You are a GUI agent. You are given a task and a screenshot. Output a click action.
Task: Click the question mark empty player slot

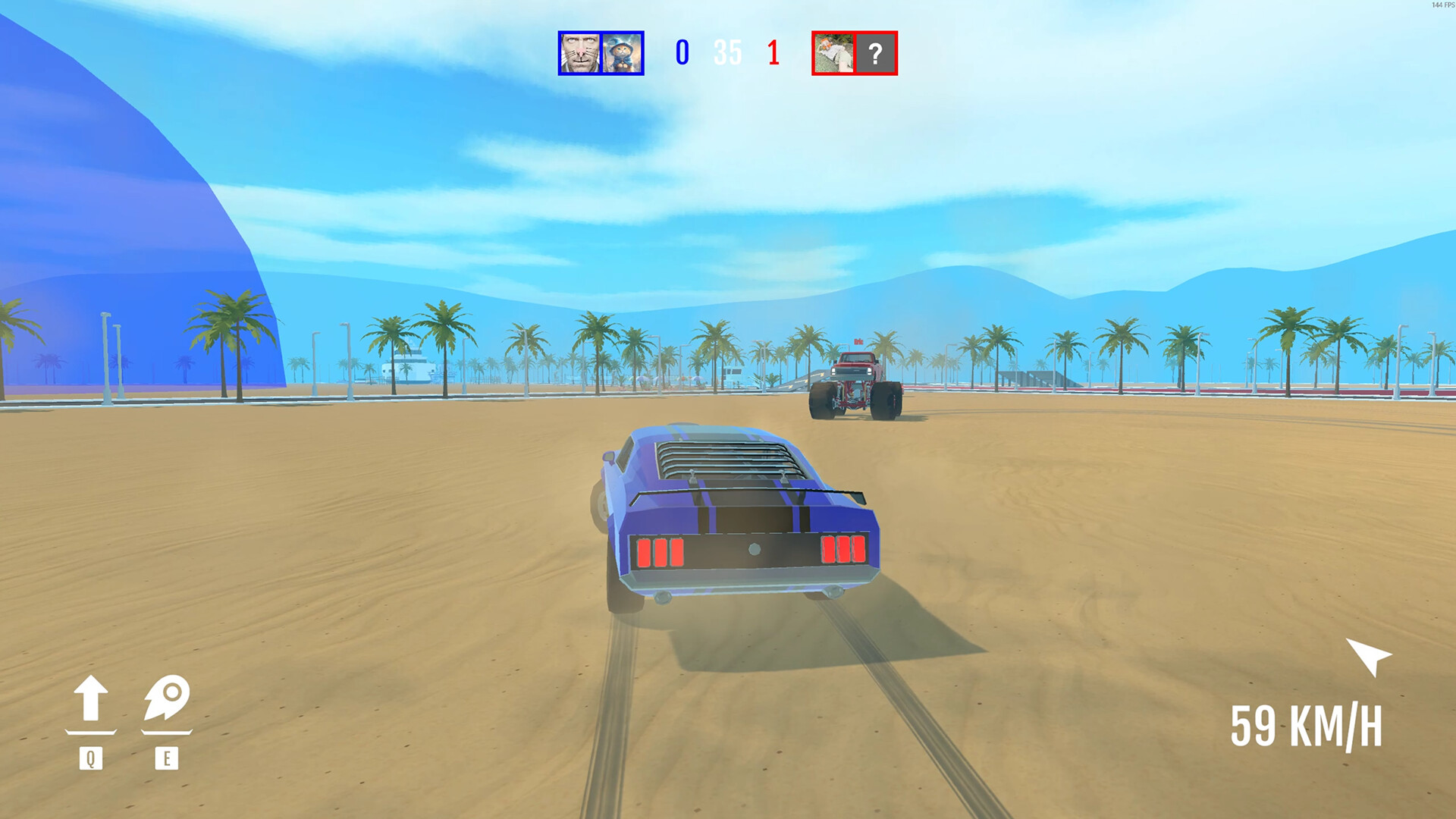pyautogui.click(x=877, y=53)
